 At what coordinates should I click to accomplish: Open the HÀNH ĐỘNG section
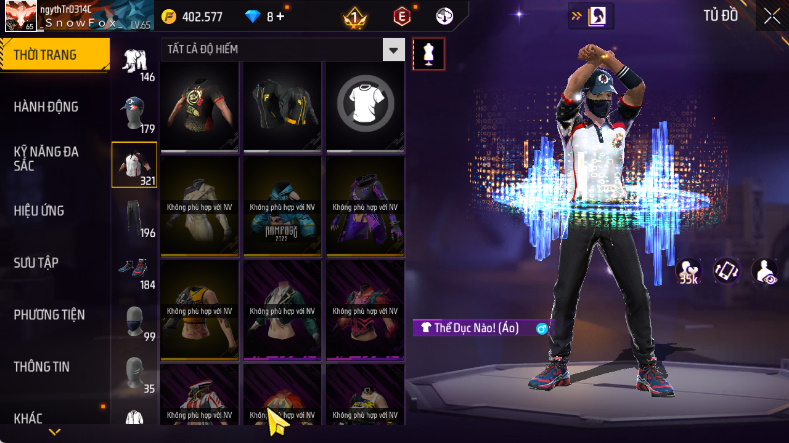pos(47,107)
